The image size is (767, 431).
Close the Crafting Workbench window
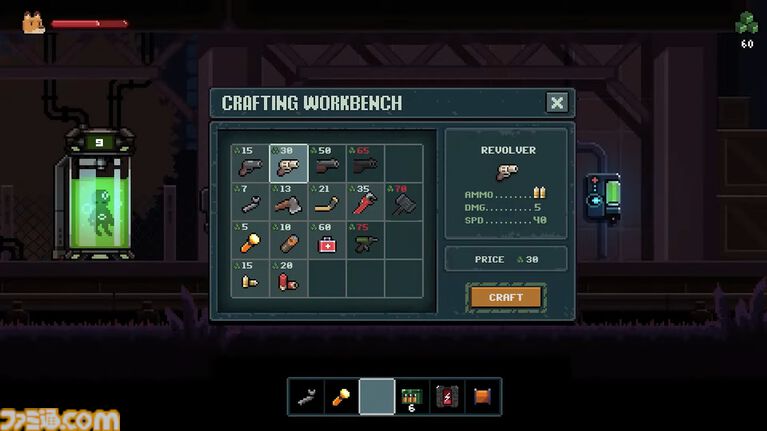(557, 102)
